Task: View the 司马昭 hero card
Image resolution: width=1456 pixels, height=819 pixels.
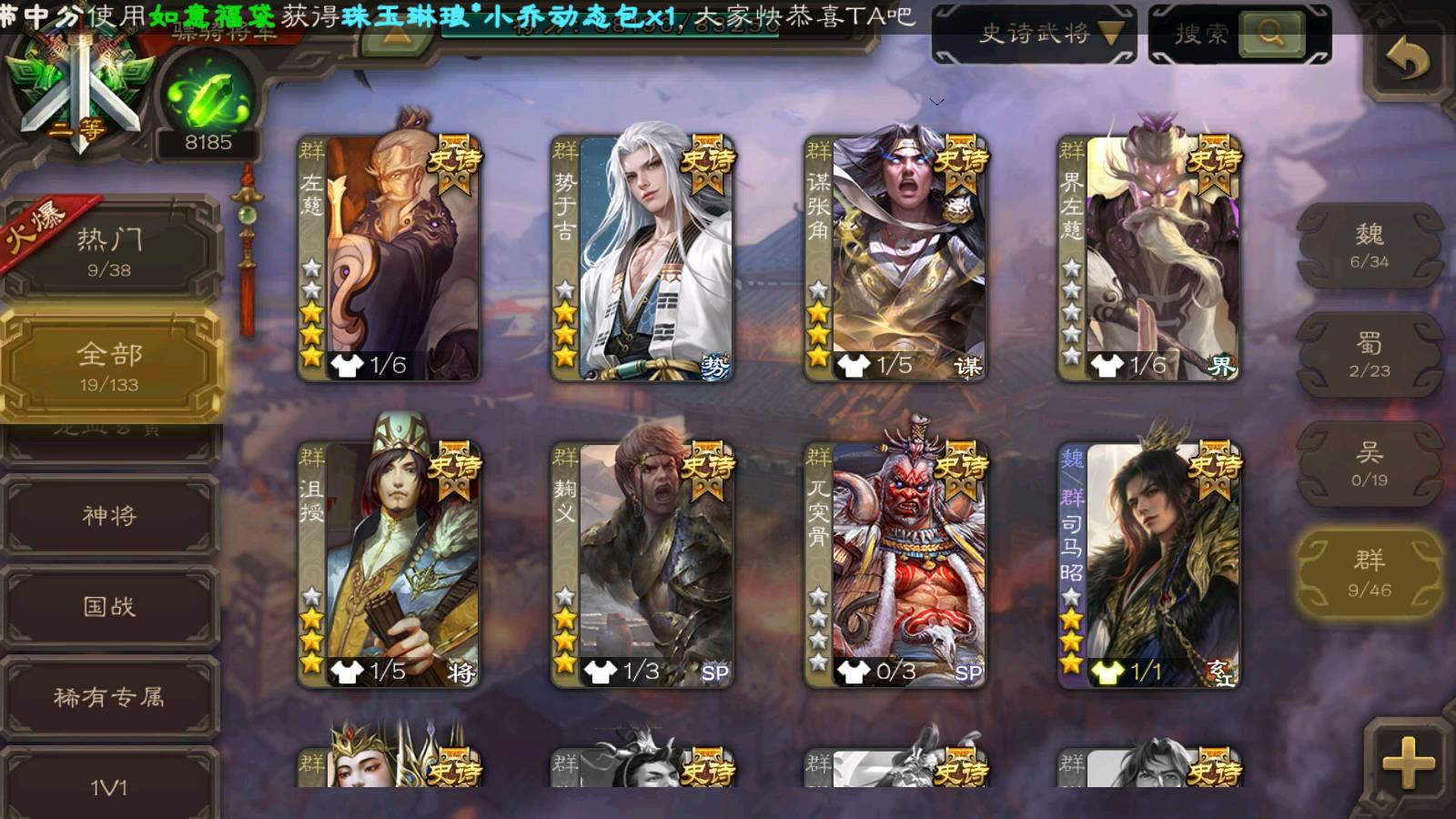Action: pyautogui.click(x=1149, y=564)
